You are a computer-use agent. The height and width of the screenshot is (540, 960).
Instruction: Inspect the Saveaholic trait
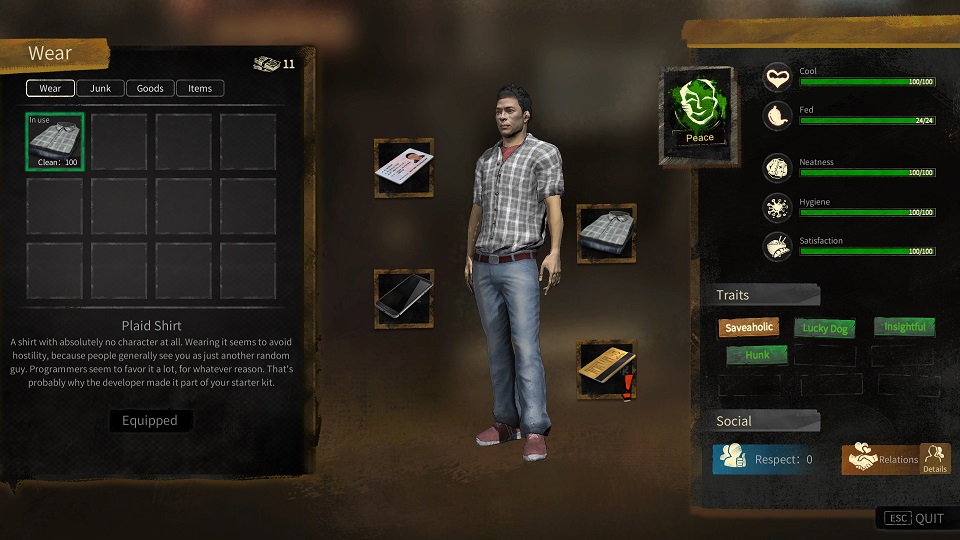click(748, 327)
